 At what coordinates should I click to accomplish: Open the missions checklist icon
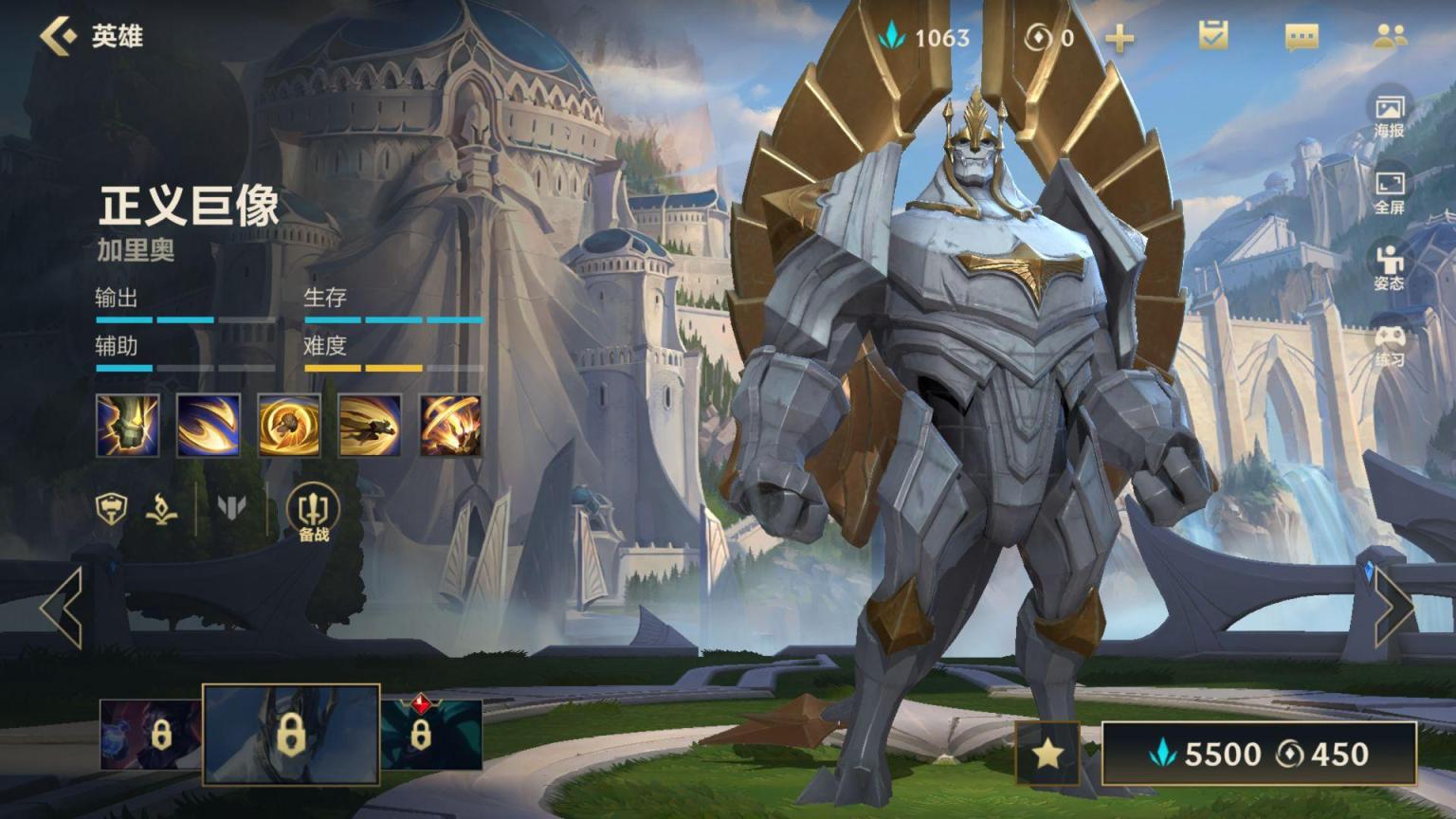(x=1213, y=36)
